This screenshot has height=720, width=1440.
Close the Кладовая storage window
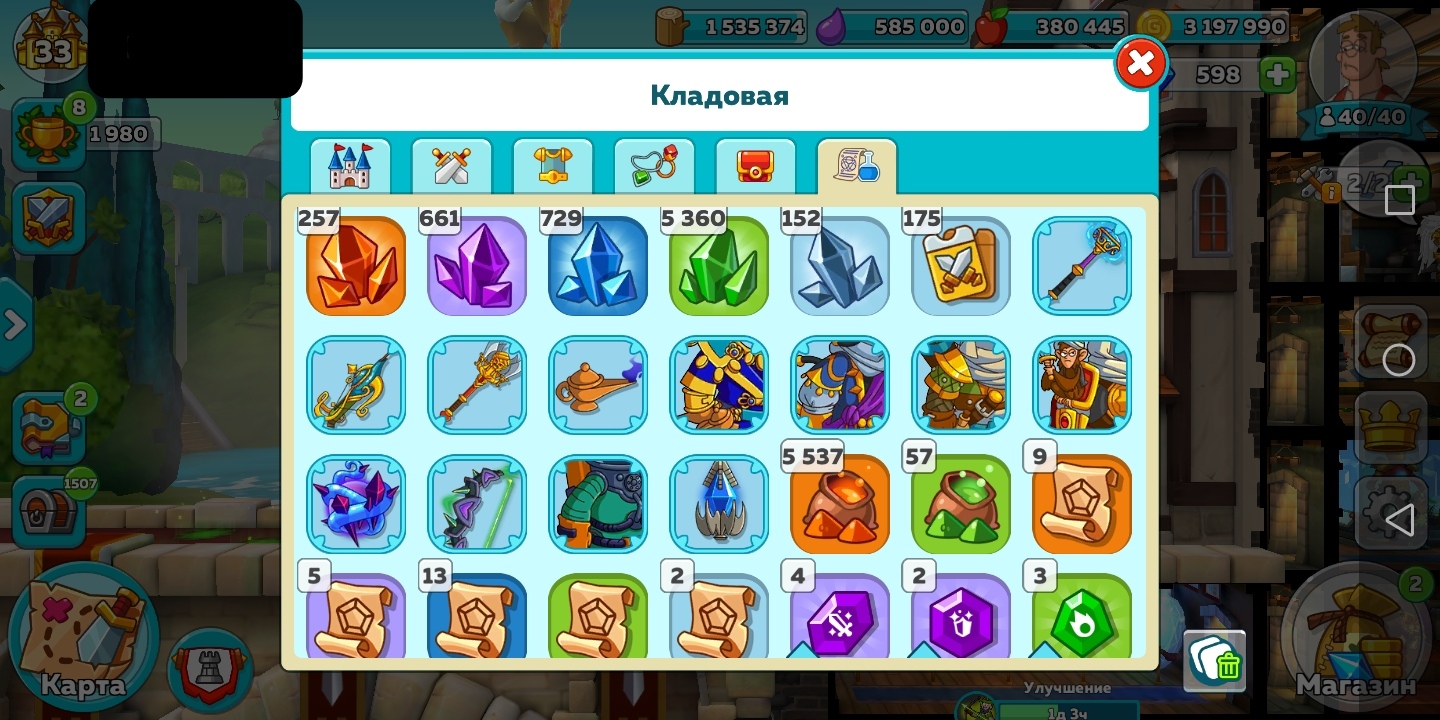(x=1140, y=64)
